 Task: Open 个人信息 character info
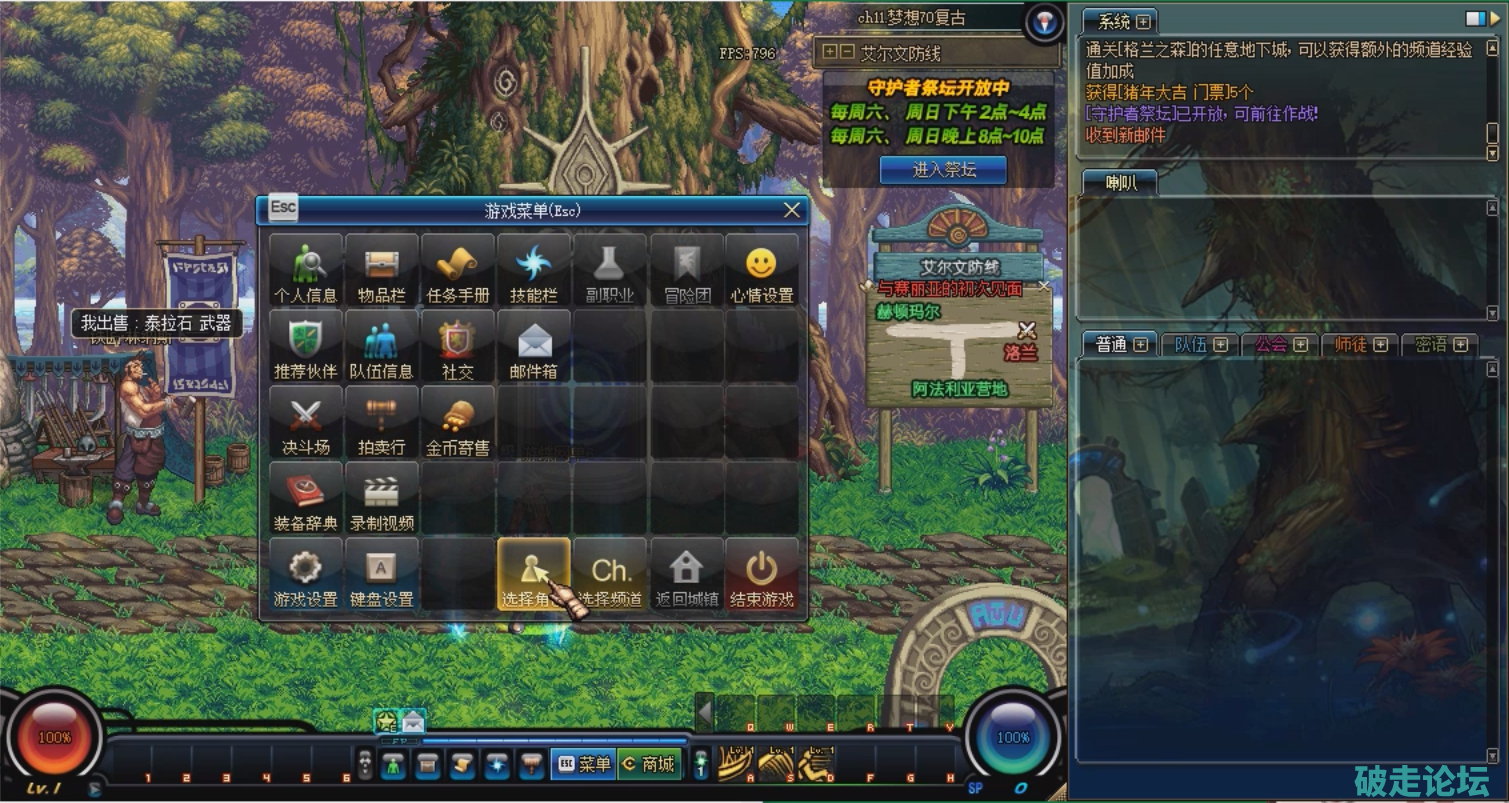pyautogui.click(x=306, y=271)
